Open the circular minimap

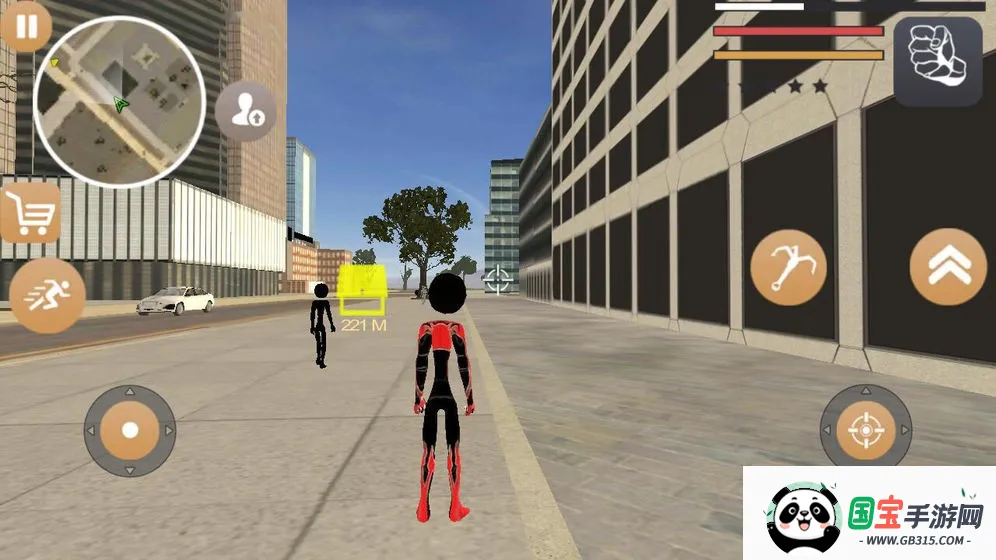pos(119,102)
